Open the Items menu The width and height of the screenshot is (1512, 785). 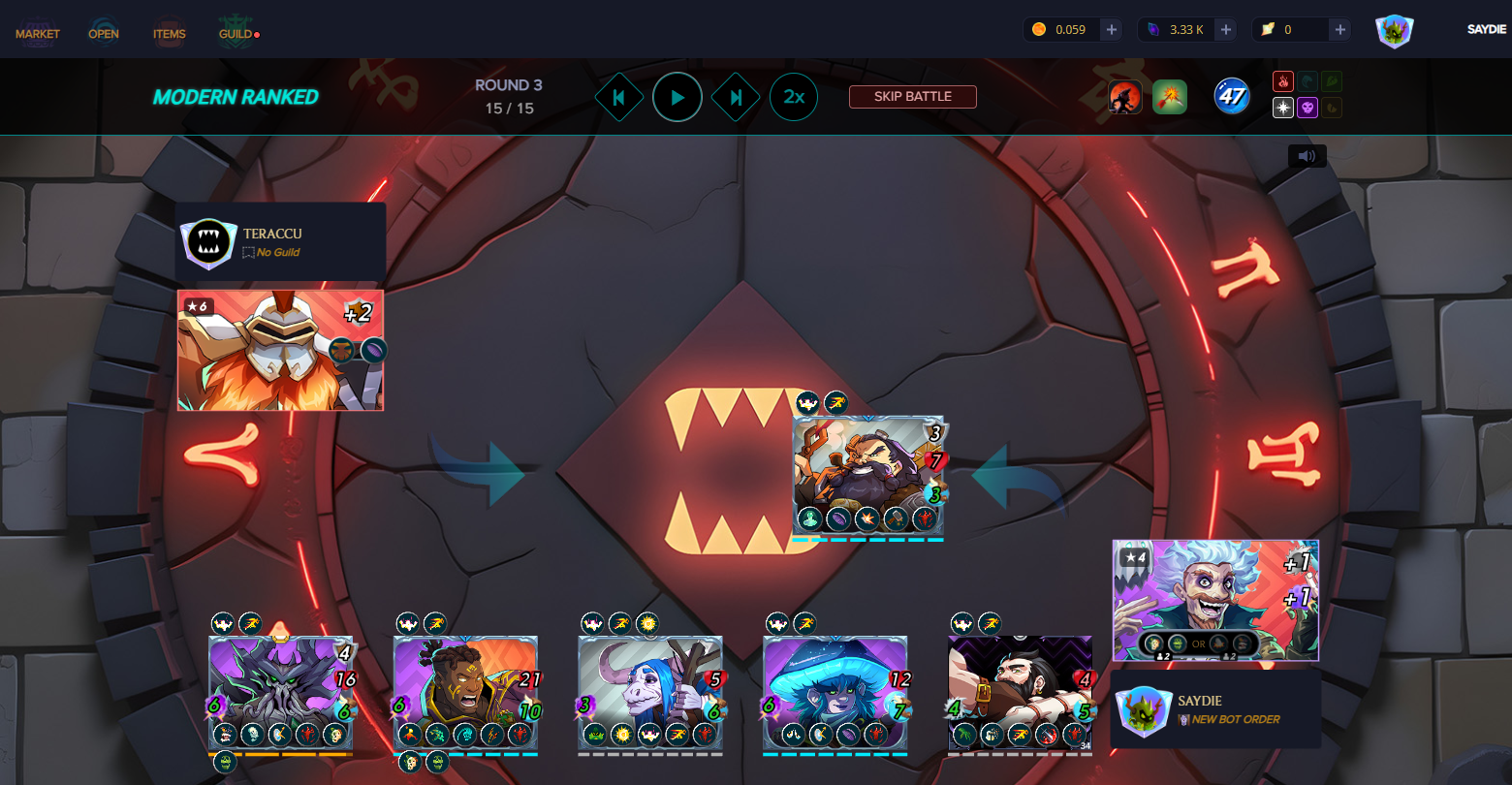[169, 34]
